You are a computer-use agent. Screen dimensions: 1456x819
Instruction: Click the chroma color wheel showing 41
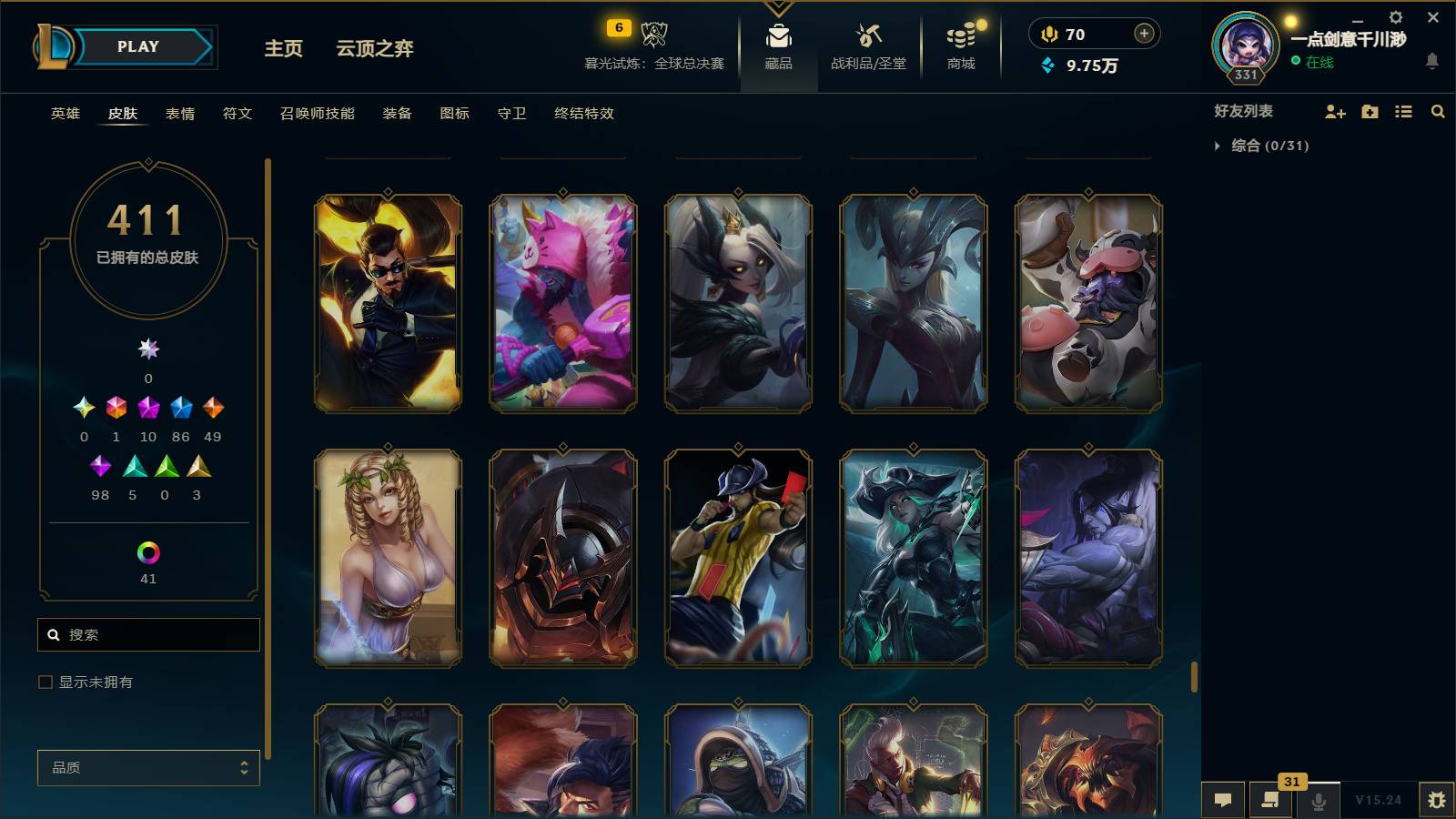147,551
